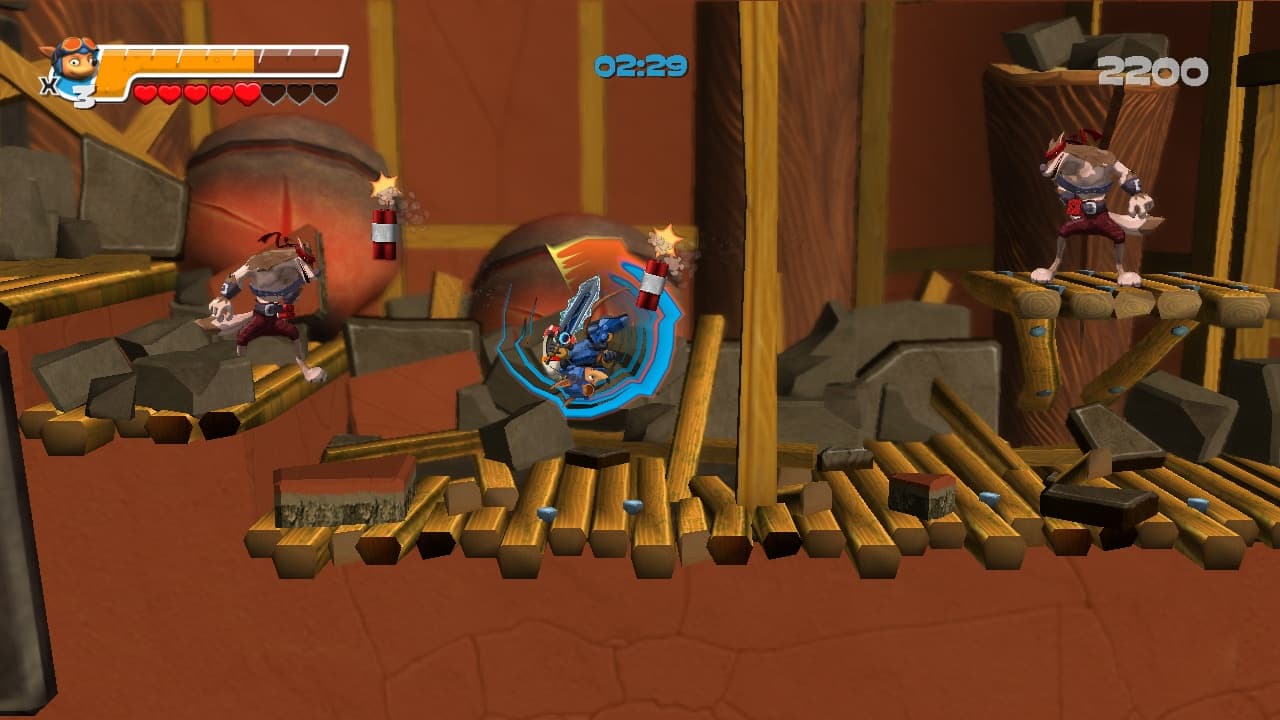
Task: Click the first darkened empty heart icon
Action: coord(274,92)
